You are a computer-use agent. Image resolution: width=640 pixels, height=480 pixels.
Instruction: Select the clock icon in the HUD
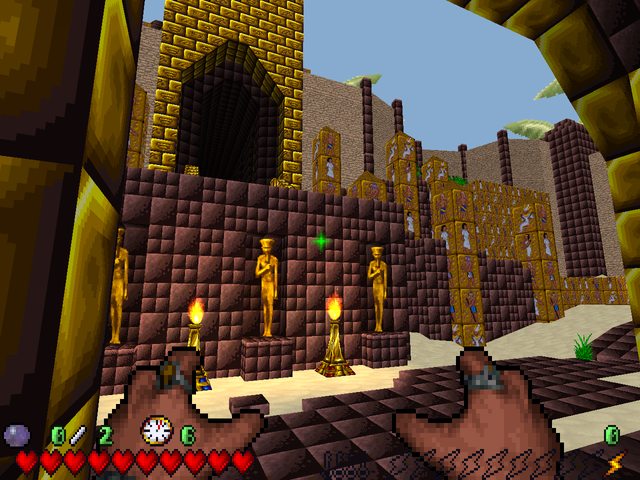(156, 431)
